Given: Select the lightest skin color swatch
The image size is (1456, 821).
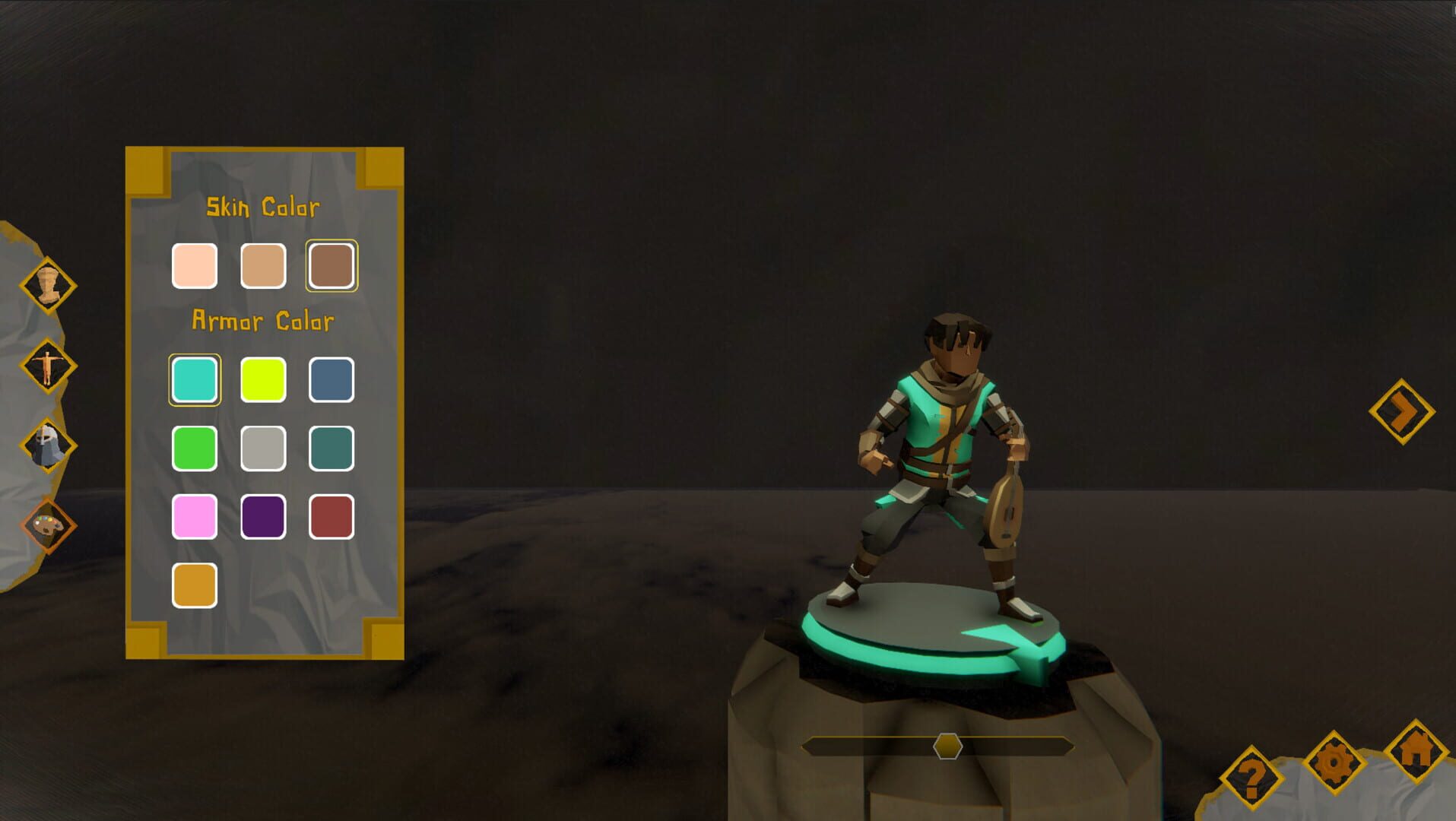Looking at the screenshot, I should point(195,266).
